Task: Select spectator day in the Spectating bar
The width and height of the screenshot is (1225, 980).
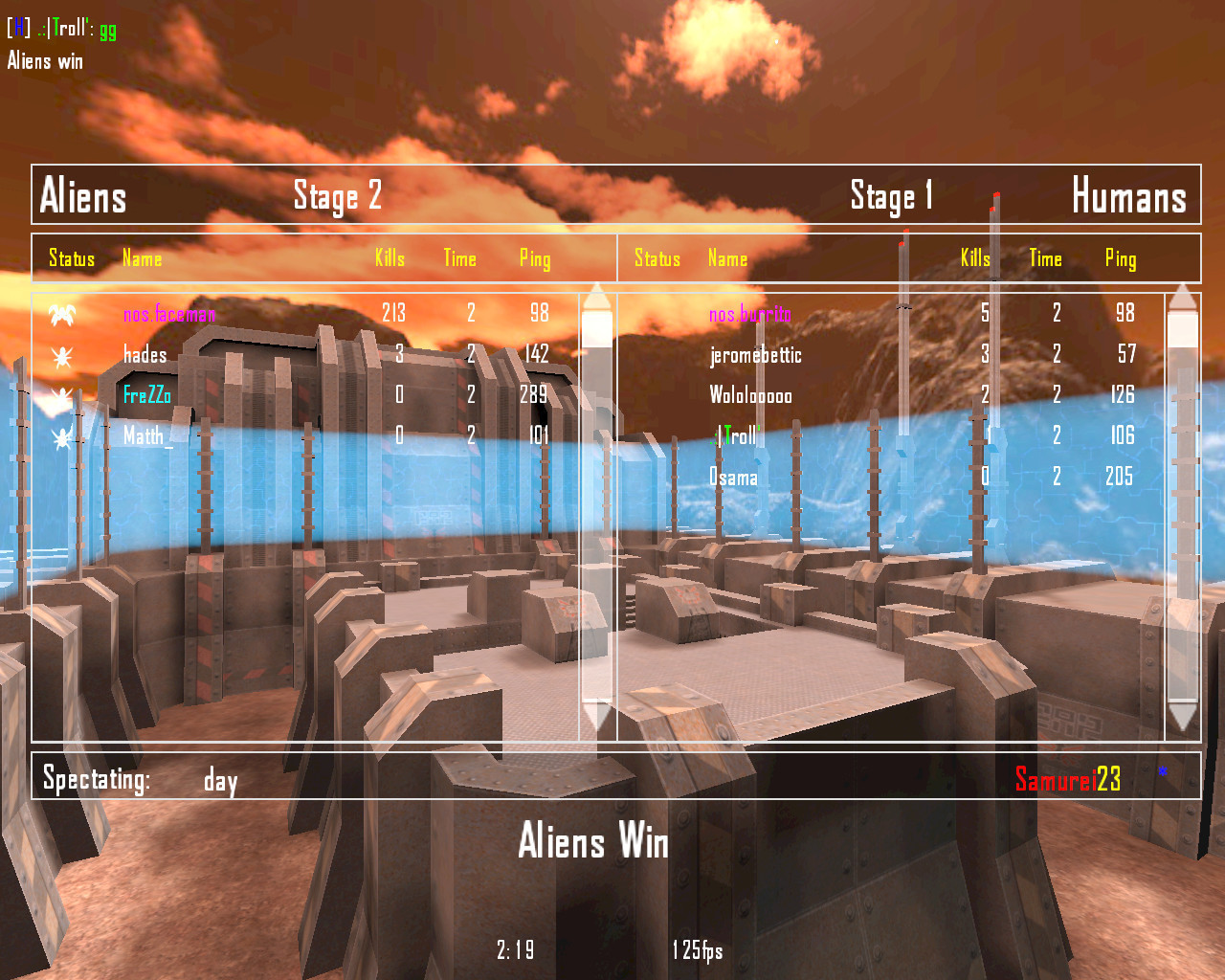Action: pyautogui.click(x=220, y=781)
